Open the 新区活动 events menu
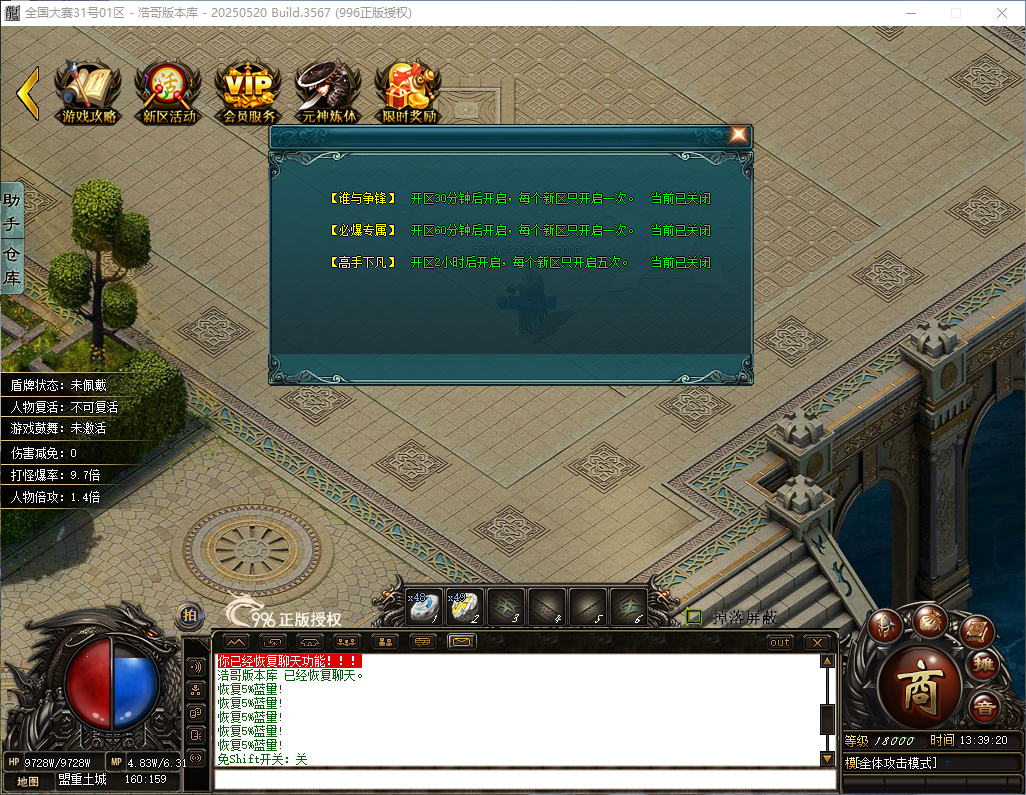Image resolution: width=1026 pixels, height=795 pixels. click(168, 91)
